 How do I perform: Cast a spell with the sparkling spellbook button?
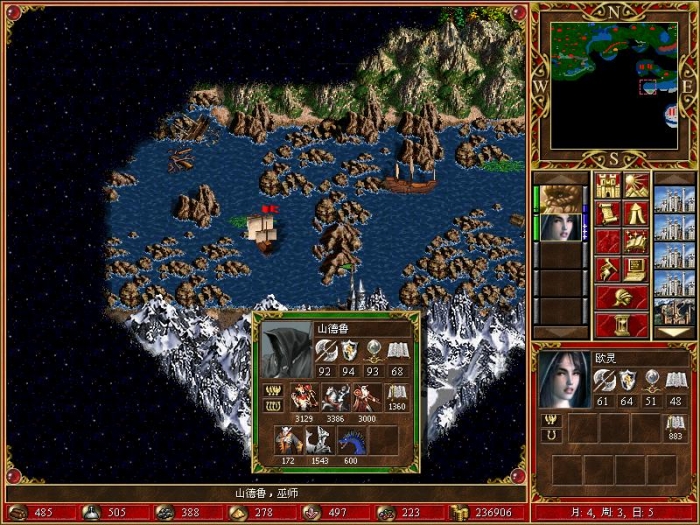[x=636, y=241]
